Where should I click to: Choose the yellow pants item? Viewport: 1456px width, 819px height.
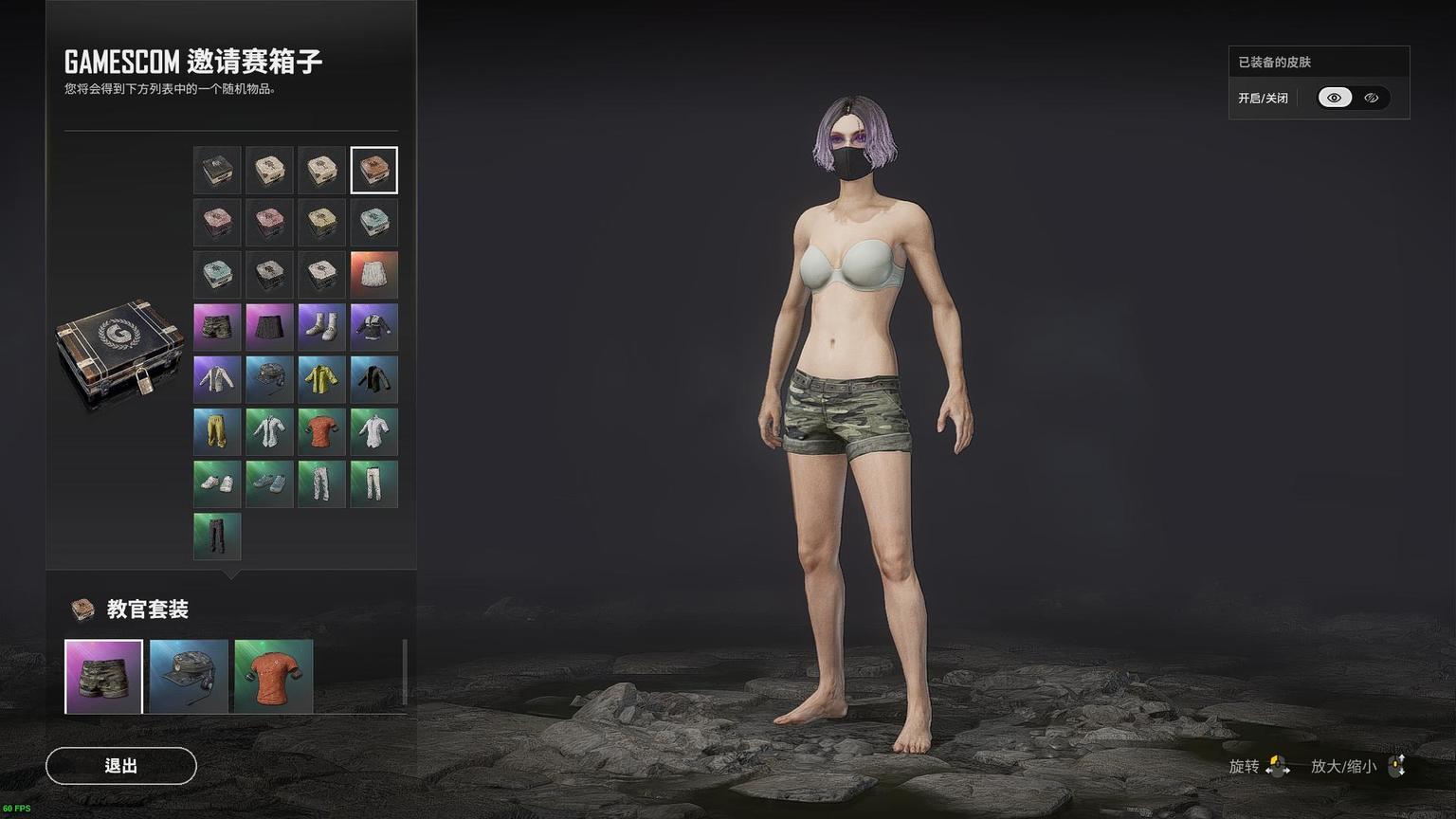click(x=217, y=431)
